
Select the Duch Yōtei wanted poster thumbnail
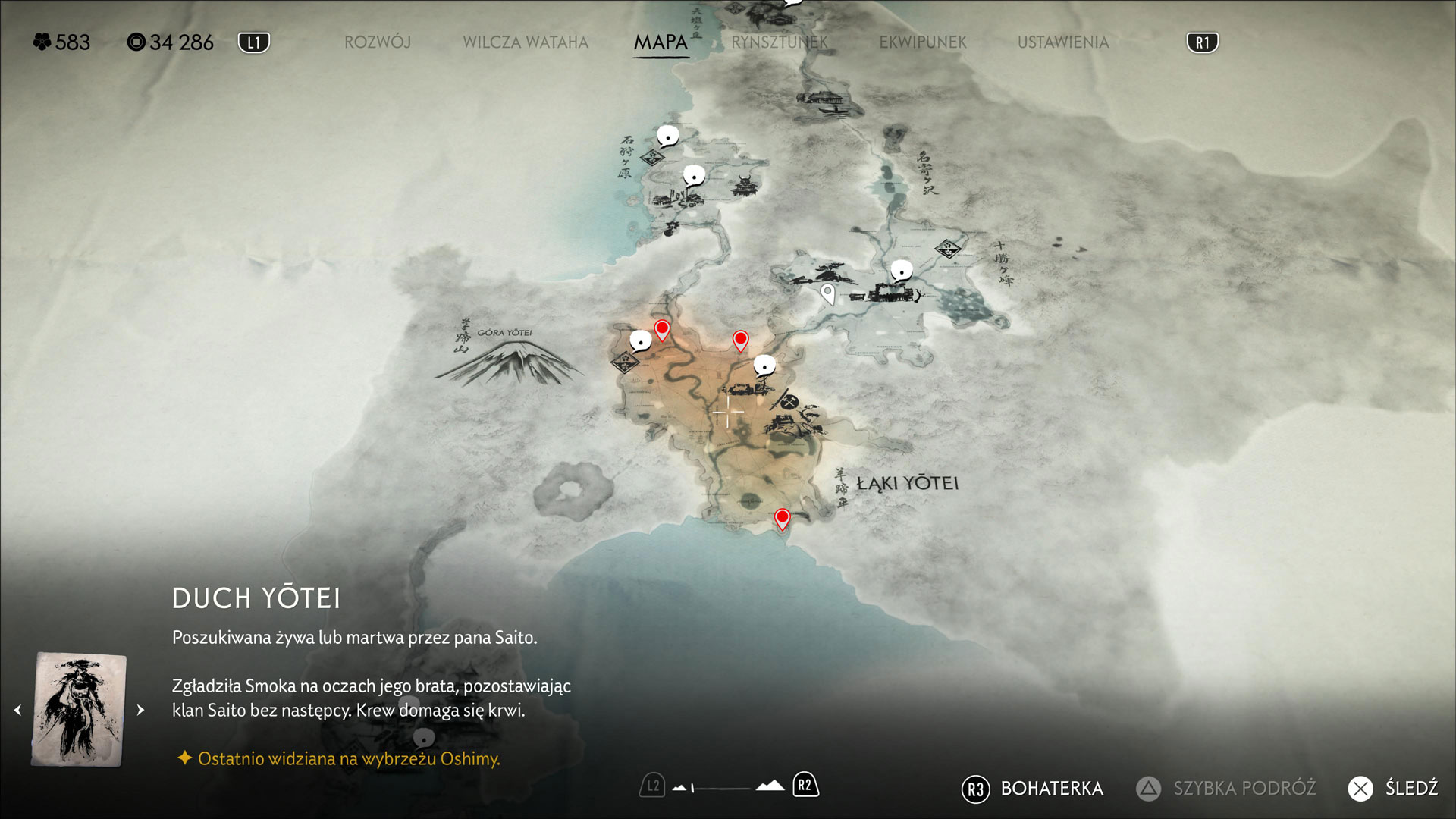79,710
